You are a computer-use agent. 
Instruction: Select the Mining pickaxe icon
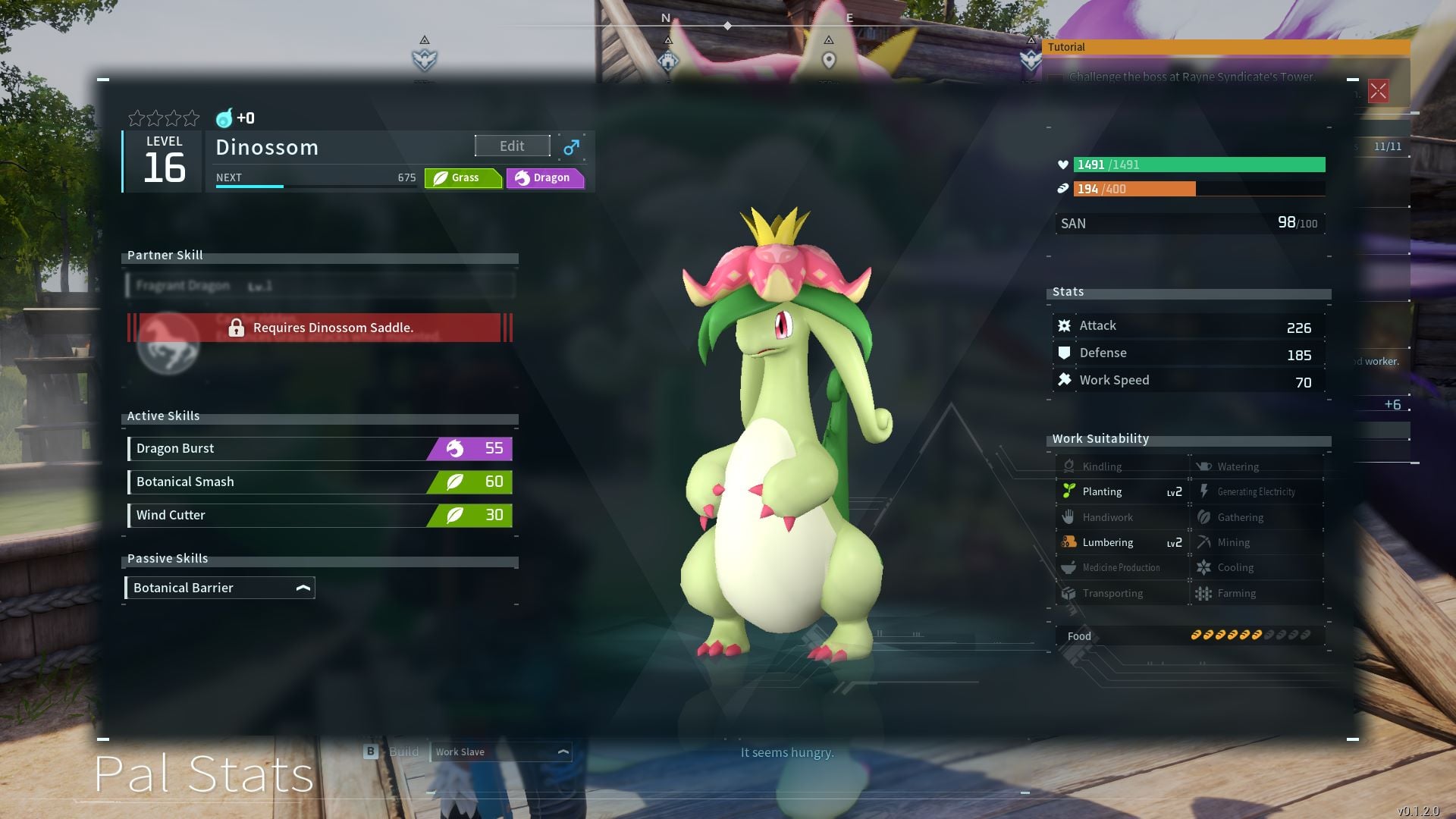[x=1204, y=542]
